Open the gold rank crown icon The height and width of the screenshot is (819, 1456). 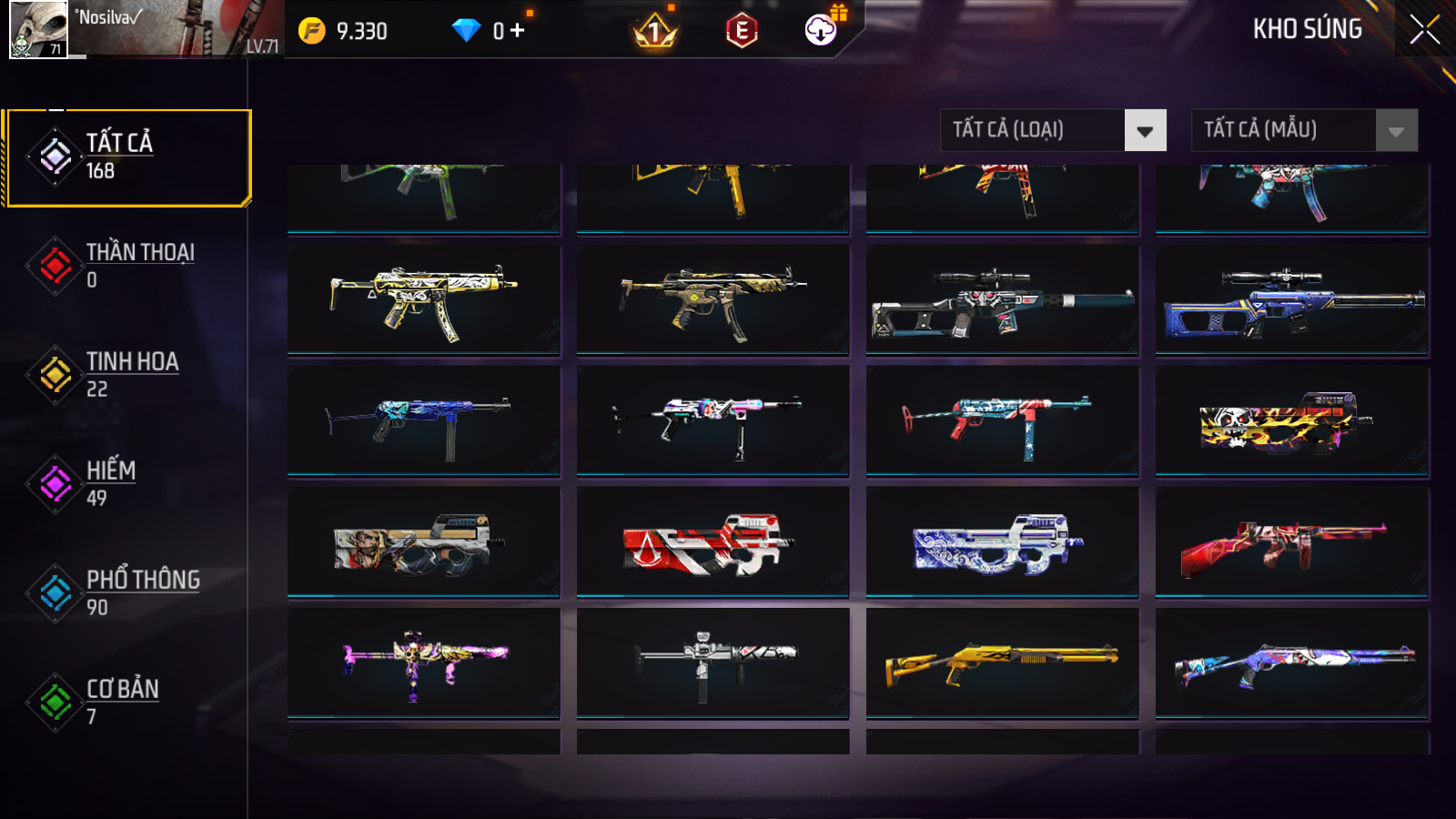(x=654, y=32)
